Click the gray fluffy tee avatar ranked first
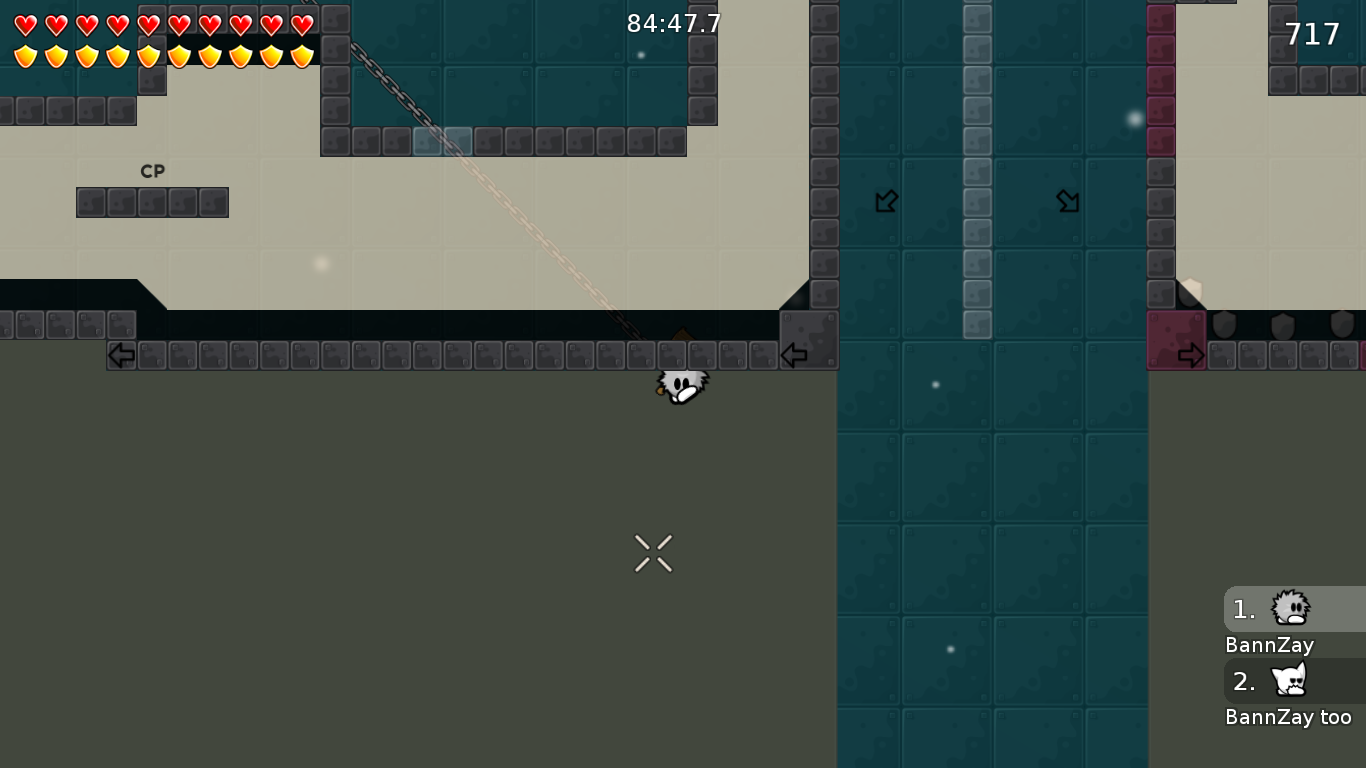The image size is (1366, 768). (x=1290, y=608)
